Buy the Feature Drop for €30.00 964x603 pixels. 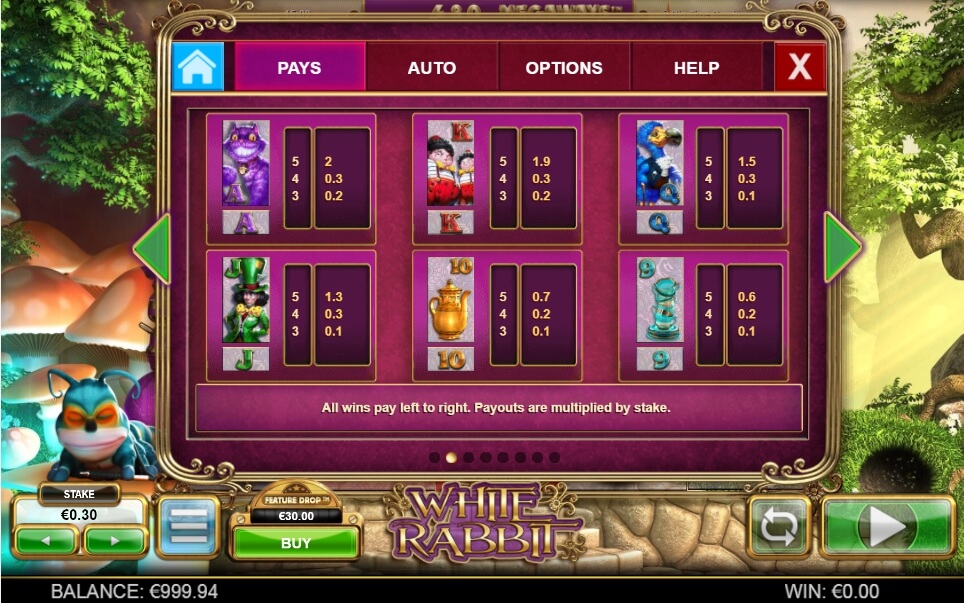tap(295, 543)
